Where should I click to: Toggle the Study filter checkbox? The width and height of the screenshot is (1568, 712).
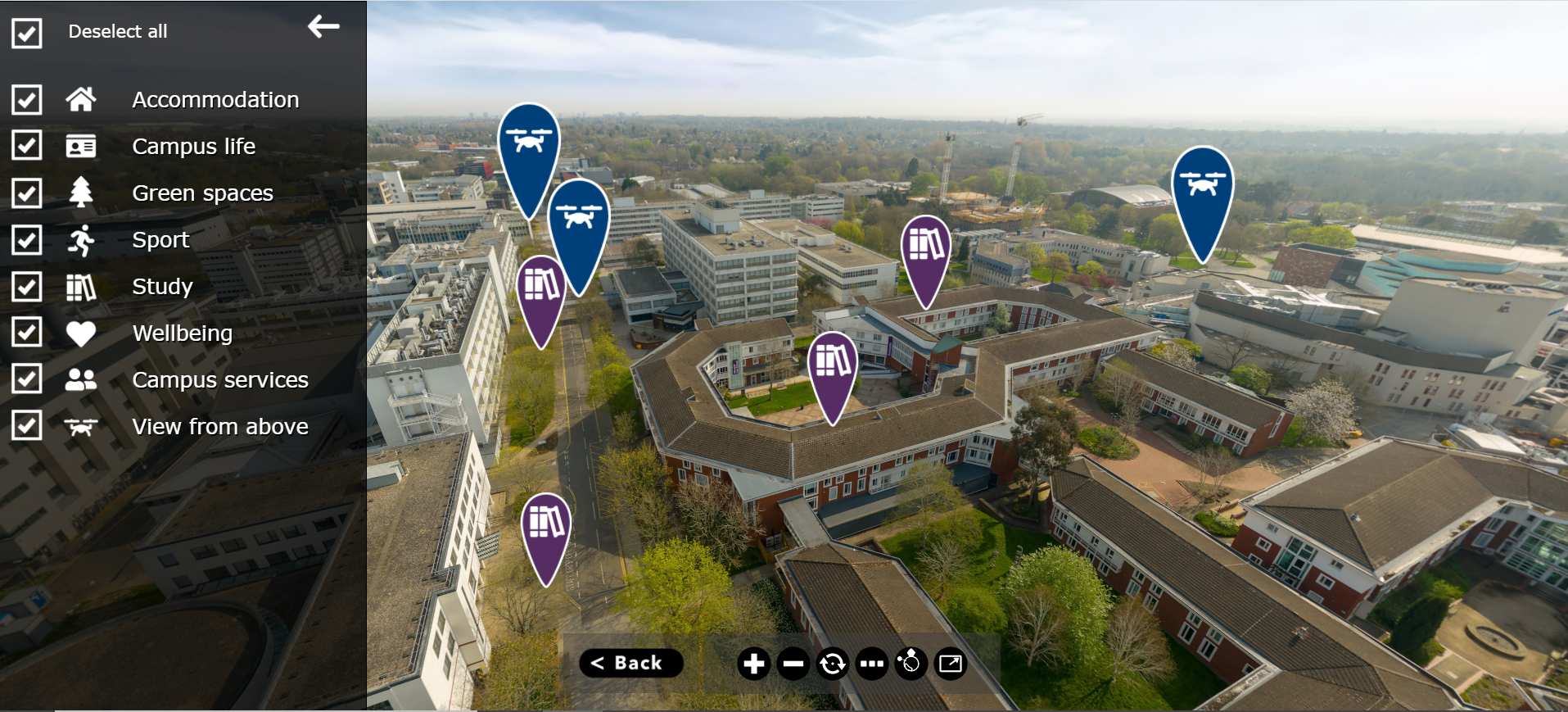(x=27, y=287)
